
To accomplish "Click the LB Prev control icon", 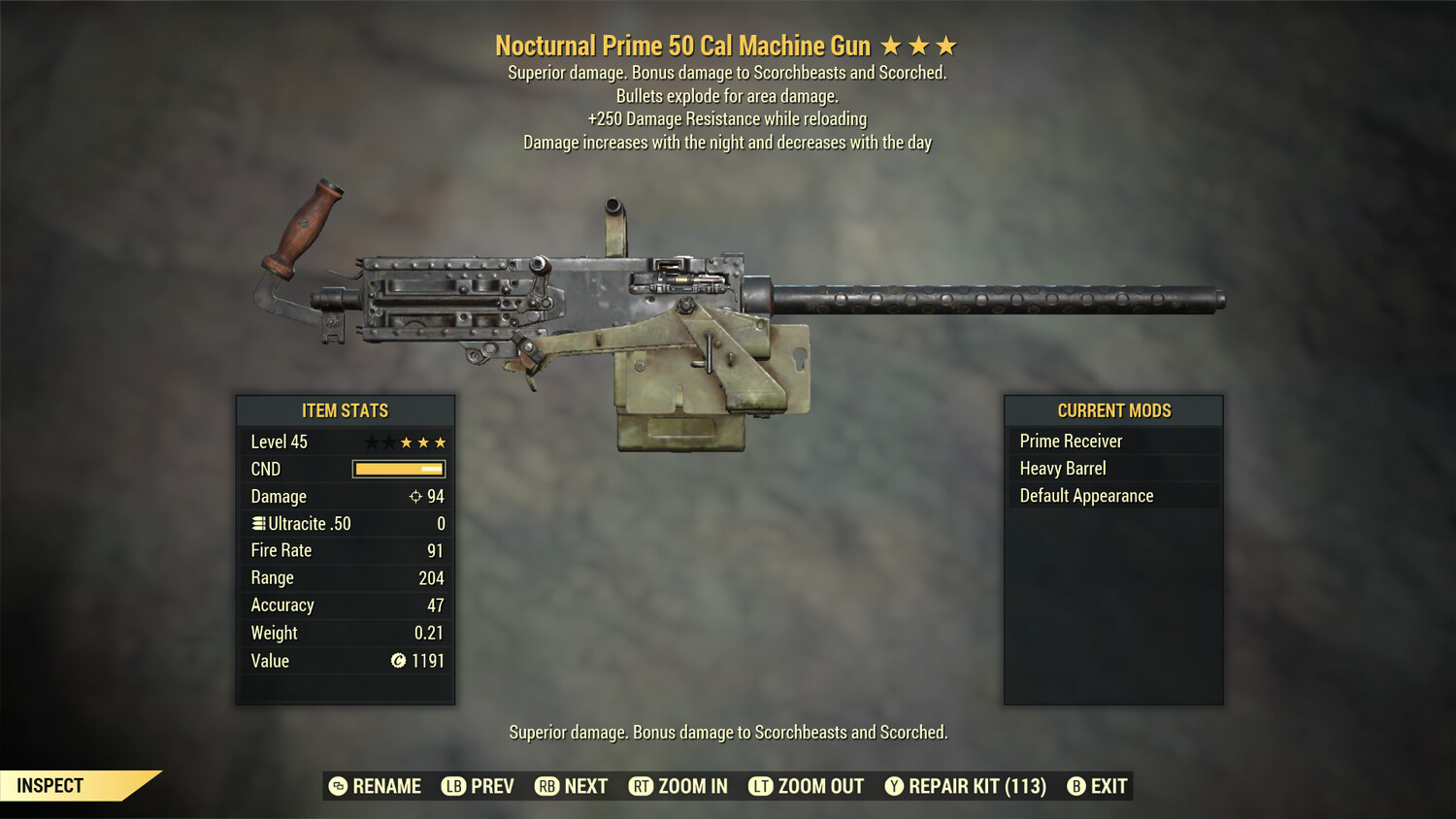I will [x=452, y=786].
